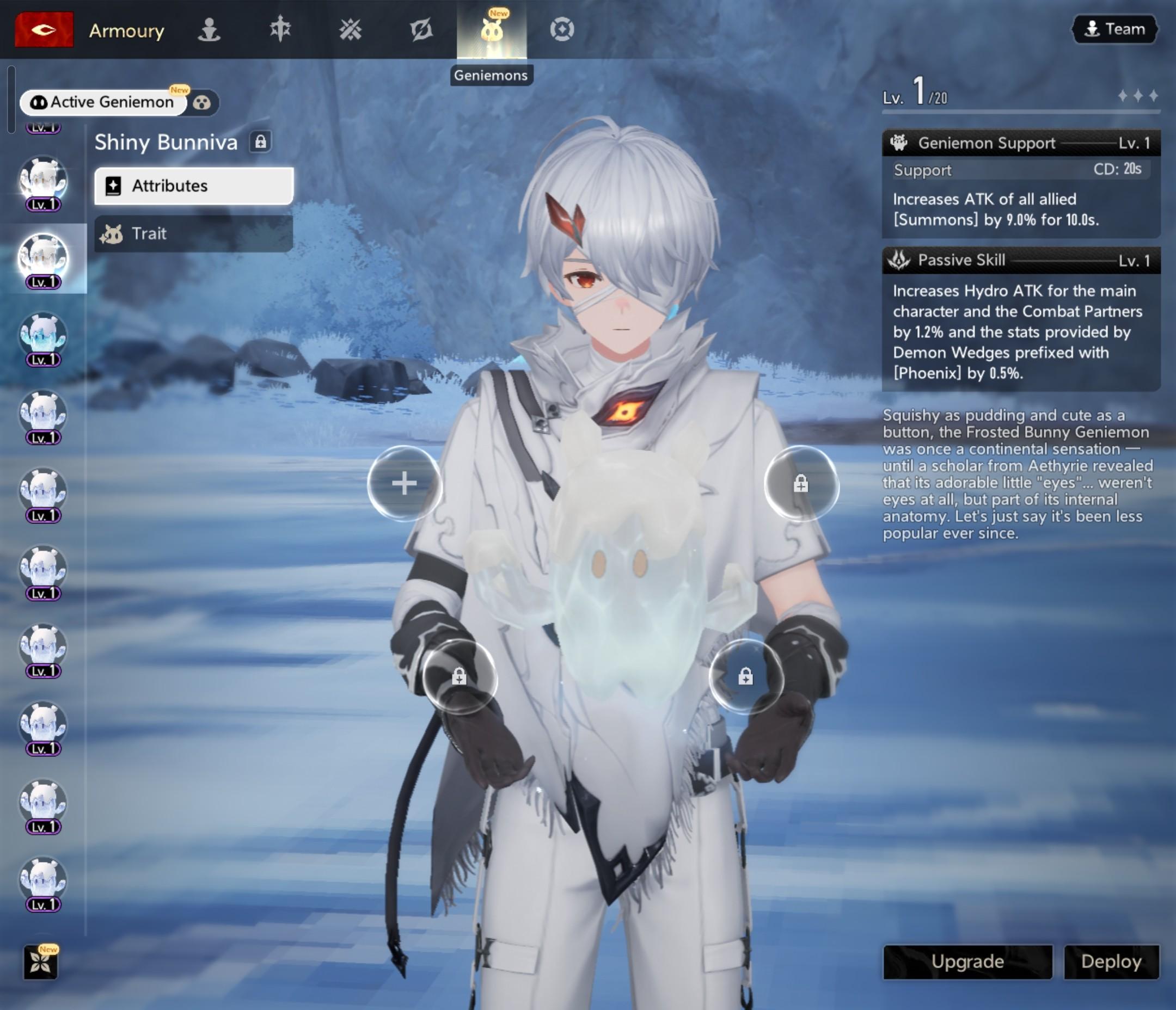Select the Passive Skill panel
This screenshot has width=1176, height=1010.
[1020, 319]
